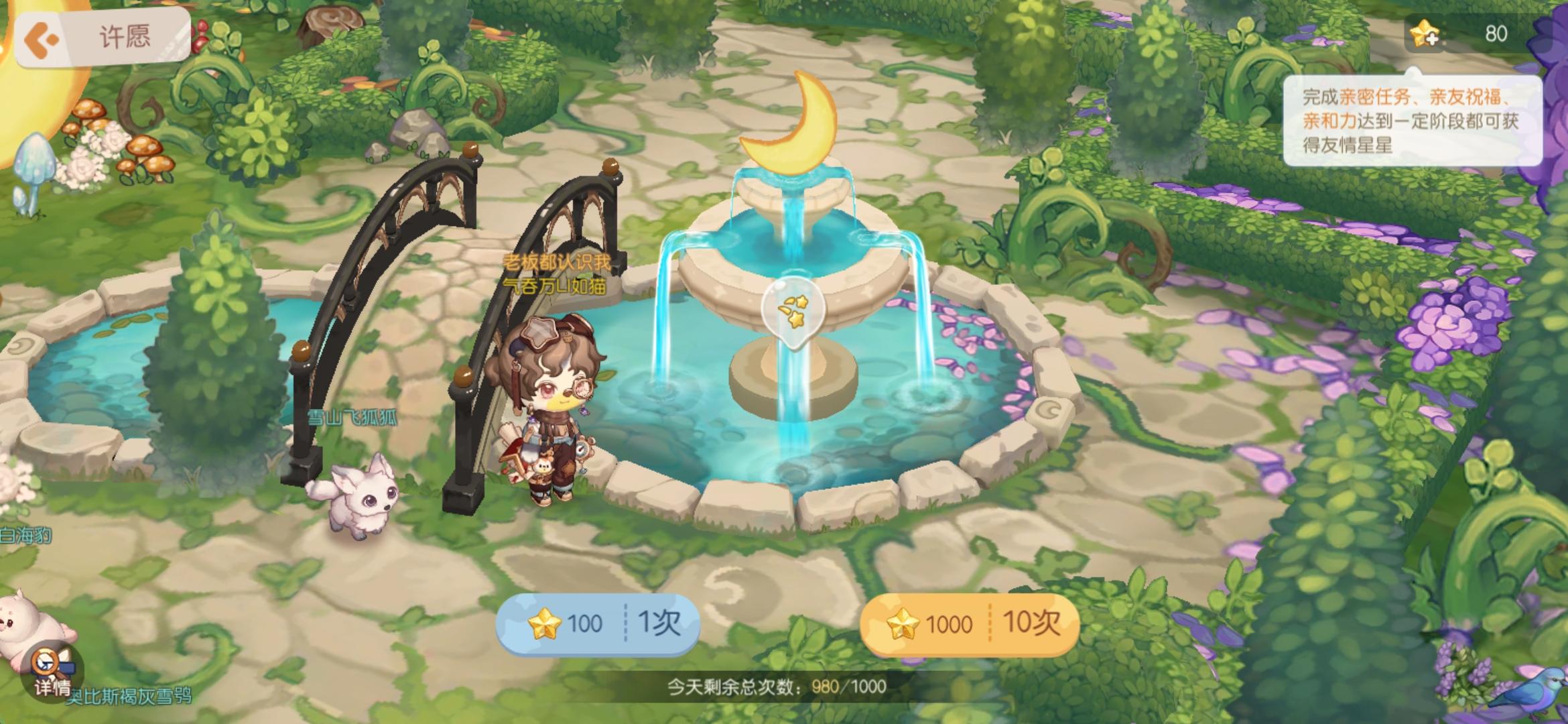The image size is (1568, 724).
Task: Tap the player name 老板都认识我
Action: point(556,261)
